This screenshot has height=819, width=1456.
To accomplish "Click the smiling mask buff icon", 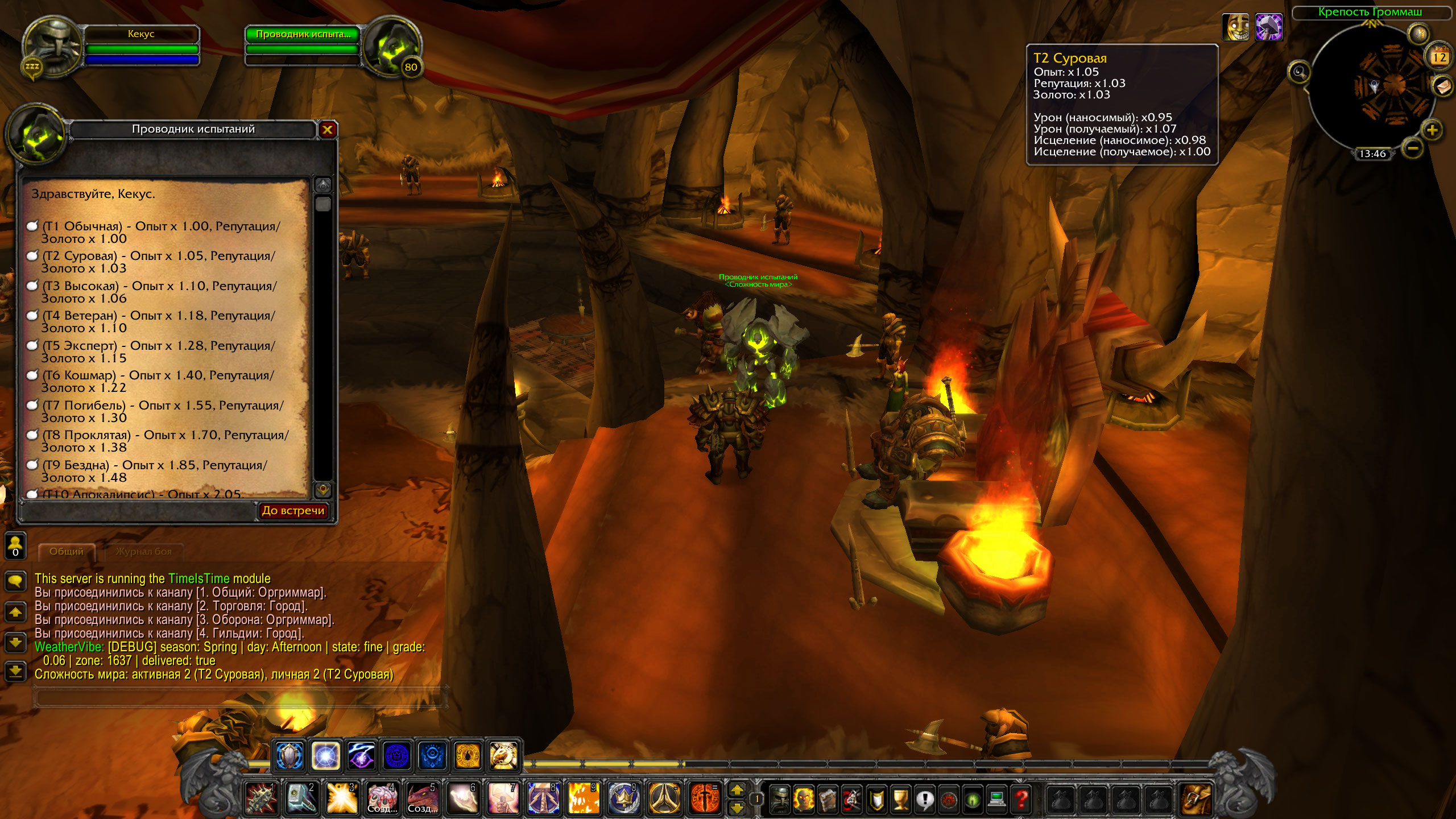I will (1236, 27).
